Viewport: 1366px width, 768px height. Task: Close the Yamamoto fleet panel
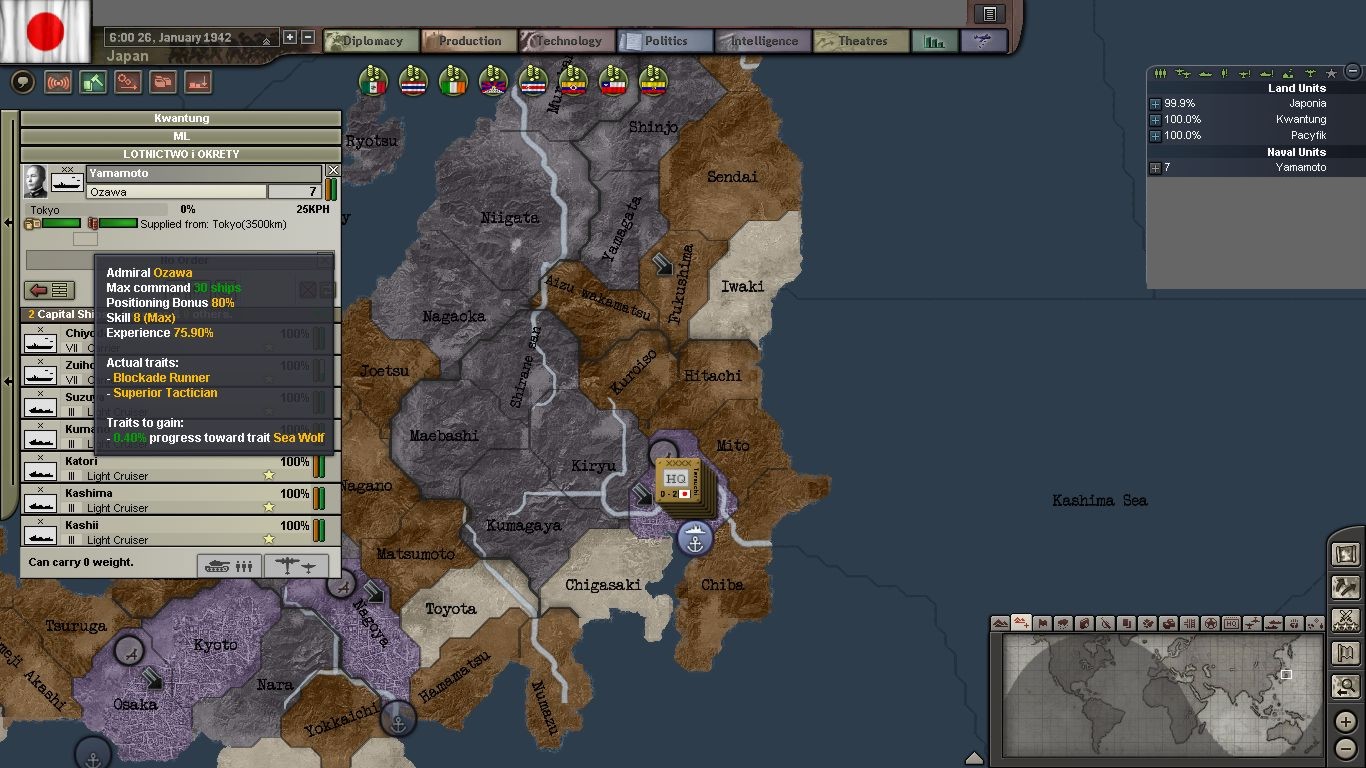tap(334, 171)
